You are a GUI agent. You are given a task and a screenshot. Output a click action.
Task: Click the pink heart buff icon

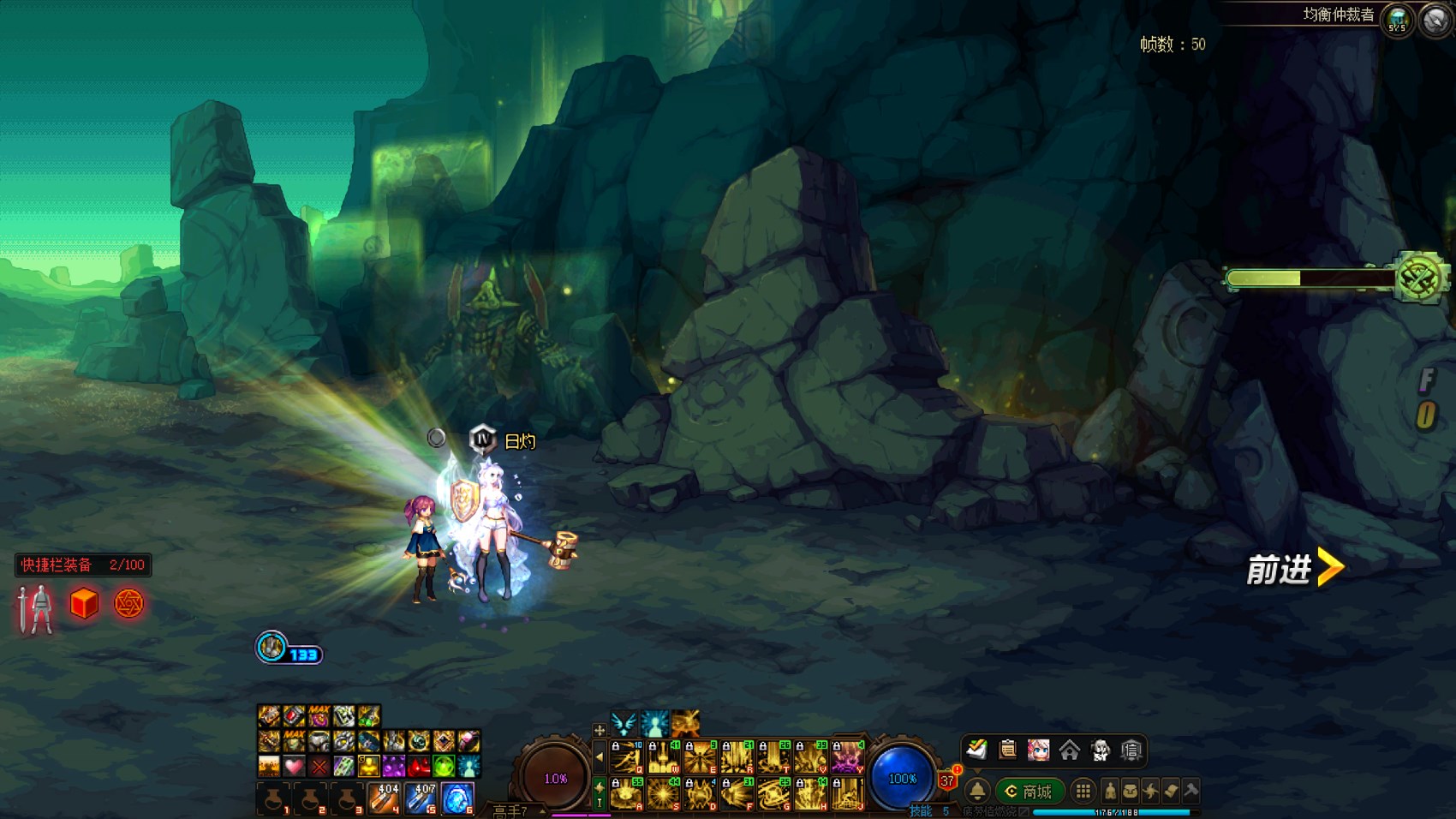coord(294,765)
